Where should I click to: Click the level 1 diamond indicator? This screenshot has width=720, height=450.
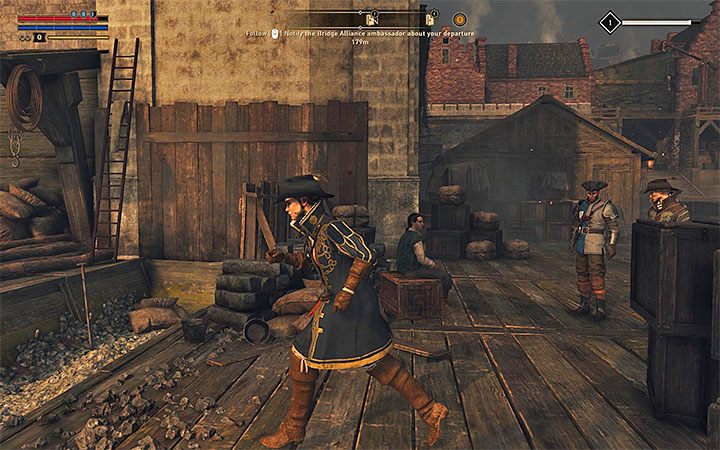point(610,21)
